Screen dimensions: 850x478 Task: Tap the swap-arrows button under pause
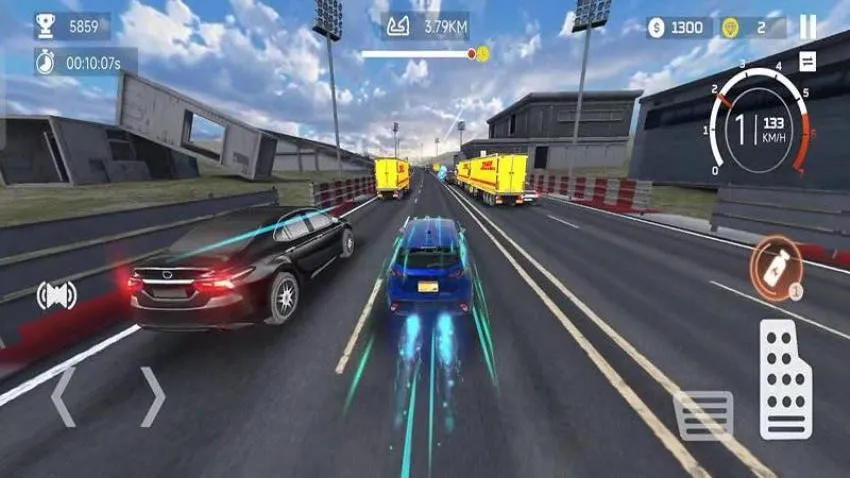point(807,62)
